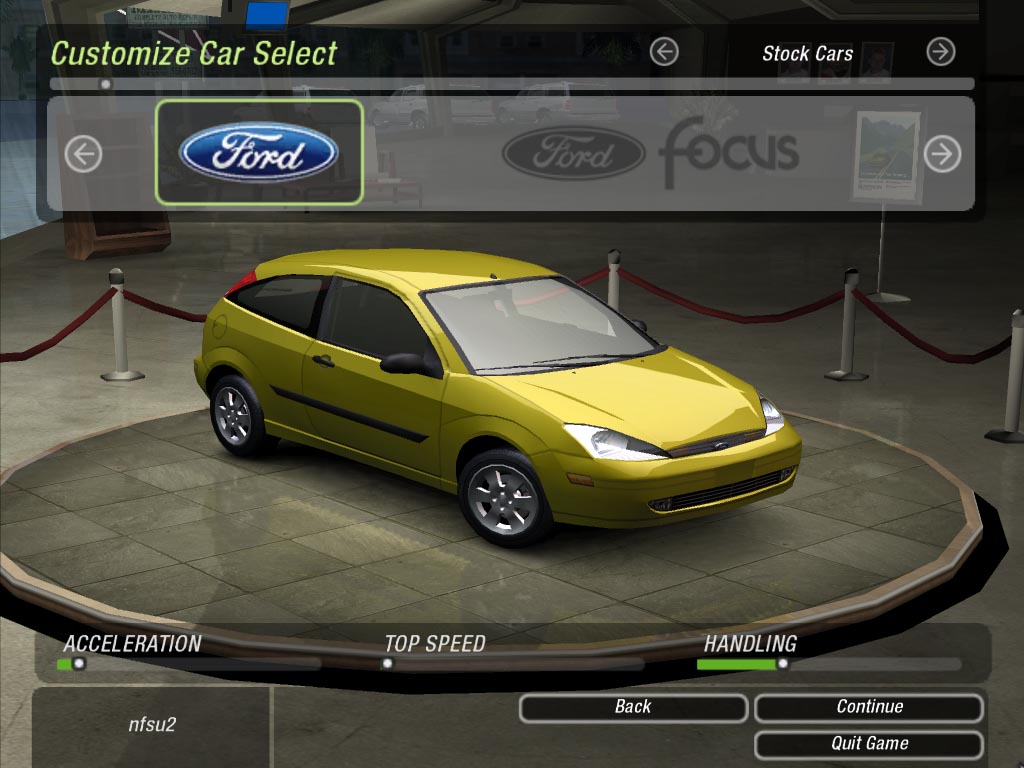Viewport: 1024px width, 768px height.
Task: Switch to previous car category before Stock Cars
Action: coord(664,52)
